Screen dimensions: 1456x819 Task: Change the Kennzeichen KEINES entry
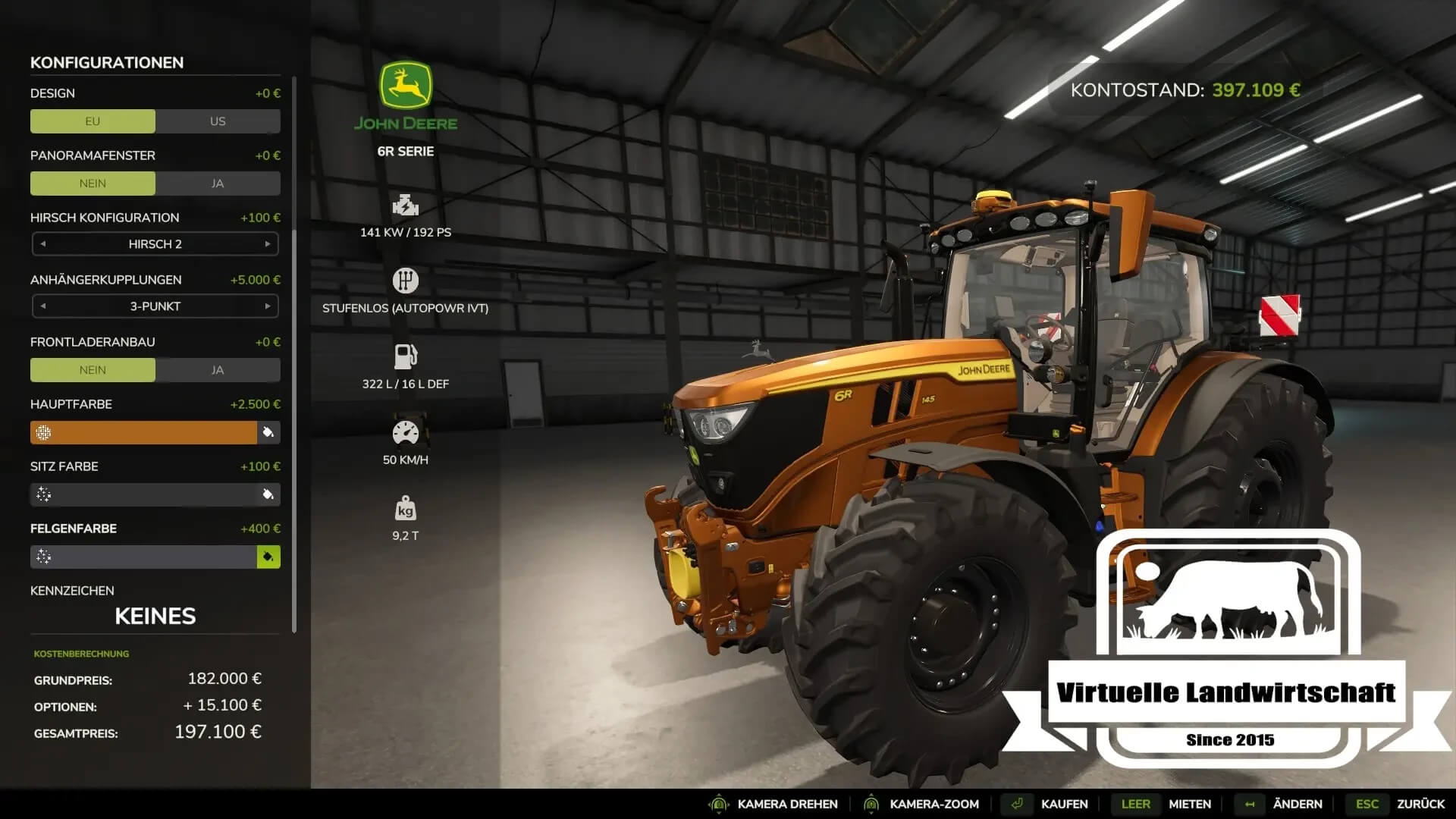coord(155,616)
